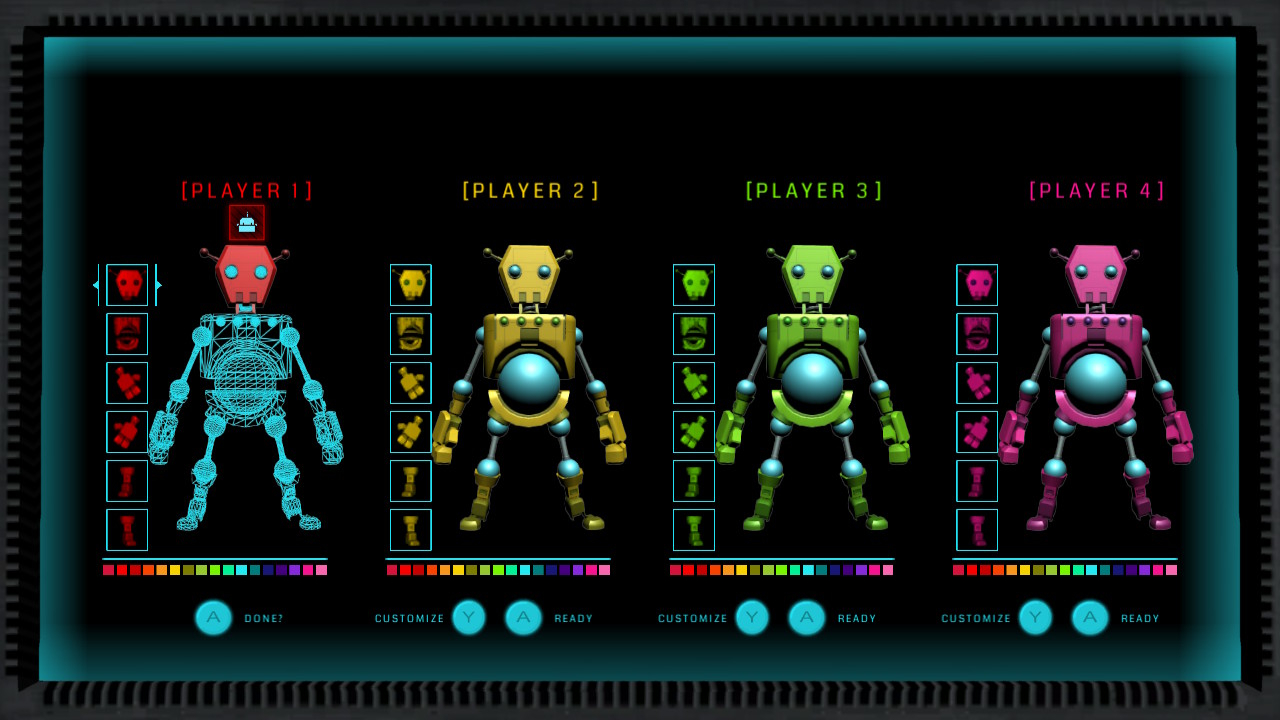The width and height of the screenshot is (1280, 720).
Task: Click the robot head badge above Player 1
Action: point(247,222)
